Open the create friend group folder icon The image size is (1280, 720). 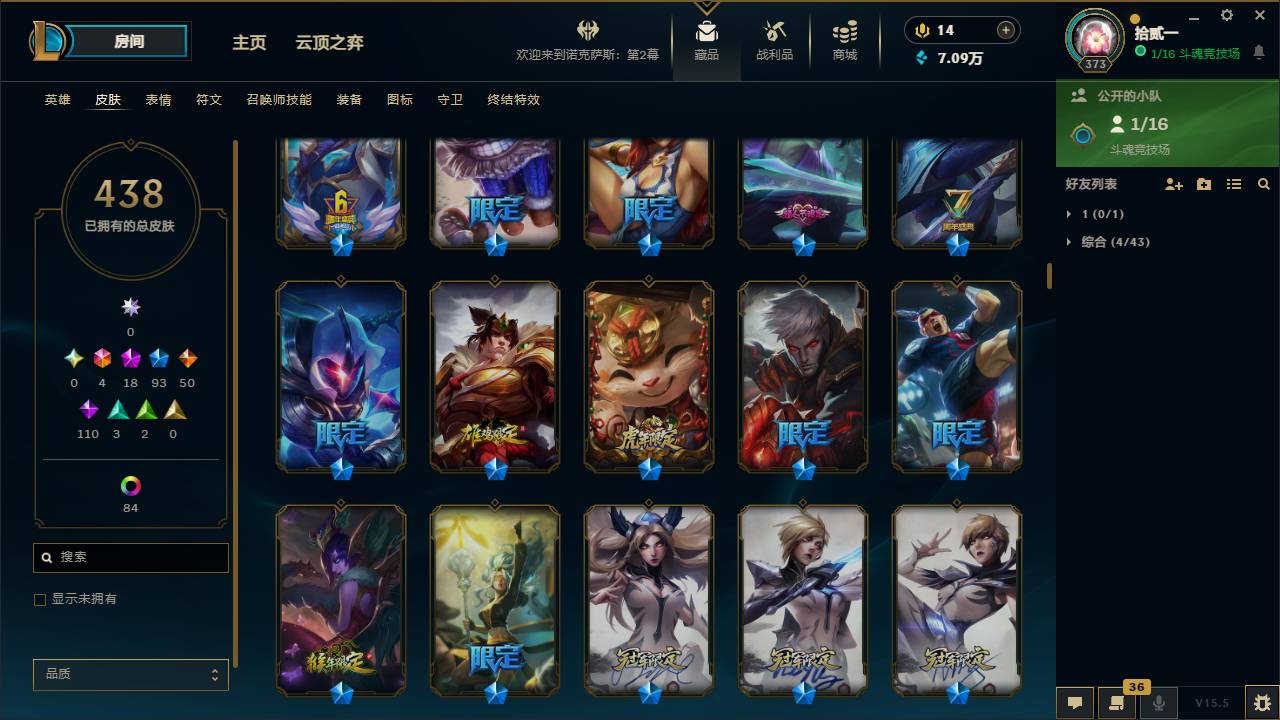[x=1203, y=184]
